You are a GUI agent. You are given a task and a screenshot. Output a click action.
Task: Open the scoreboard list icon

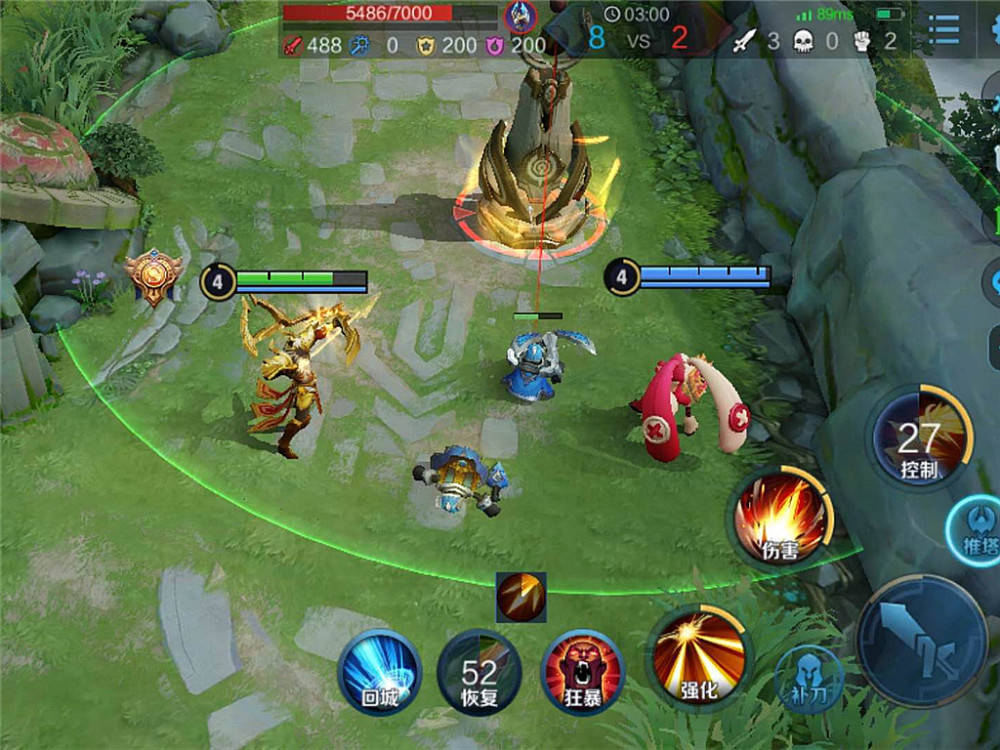tap(943, 30)
